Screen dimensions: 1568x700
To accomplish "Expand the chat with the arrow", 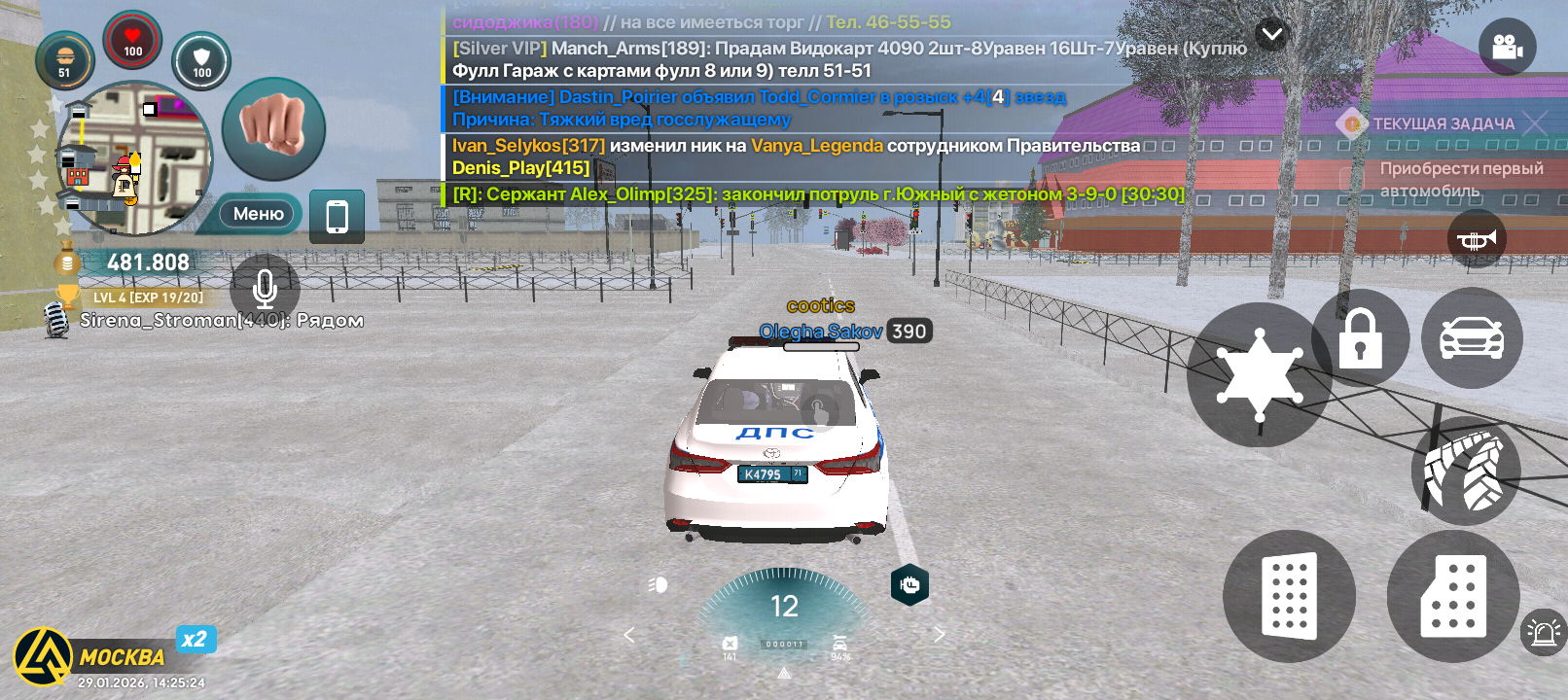I will tap(1271, 36).
